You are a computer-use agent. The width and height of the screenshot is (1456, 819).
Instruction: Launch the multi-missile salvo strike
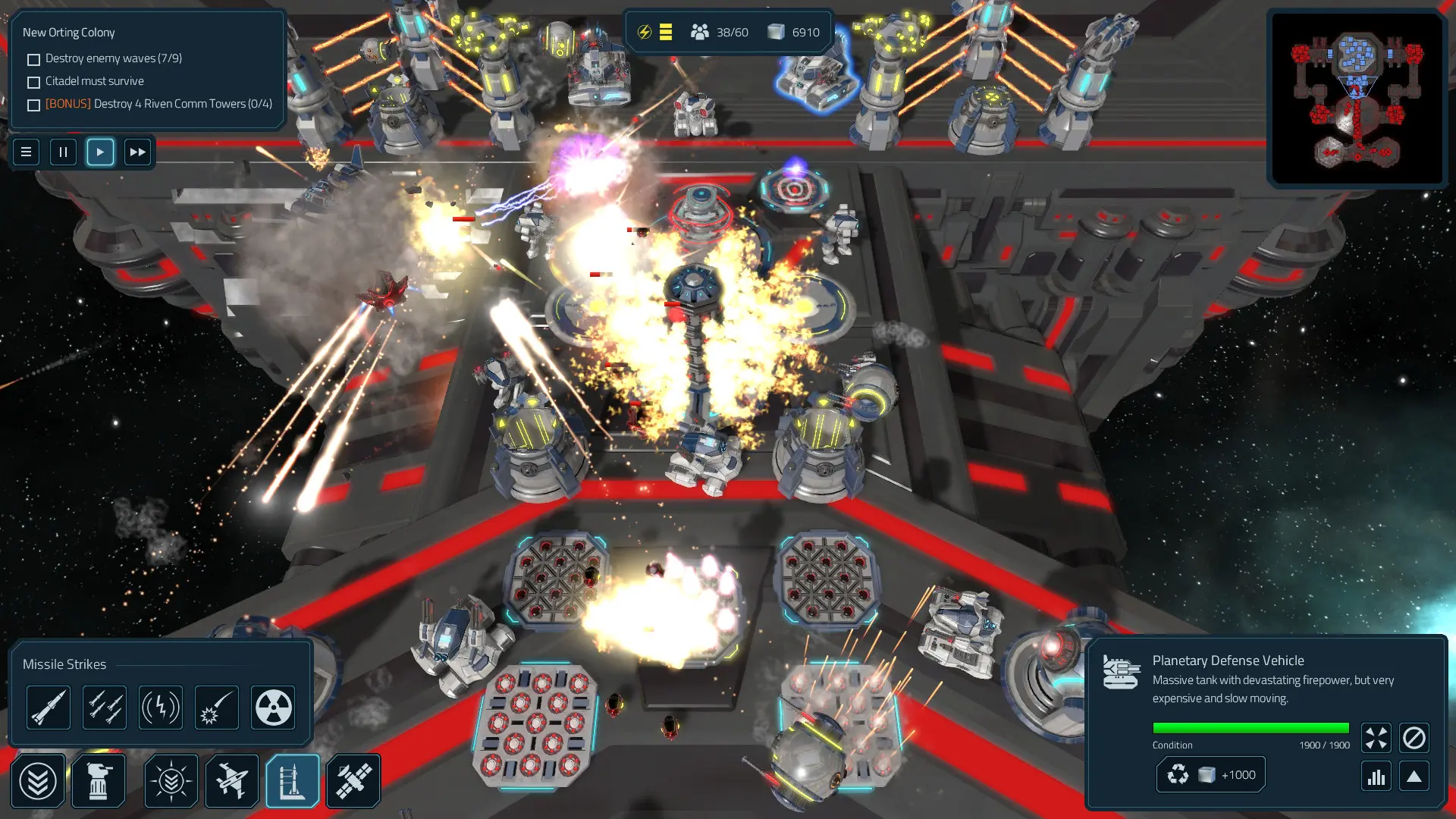pyautogui.click(x=105, y=707)
